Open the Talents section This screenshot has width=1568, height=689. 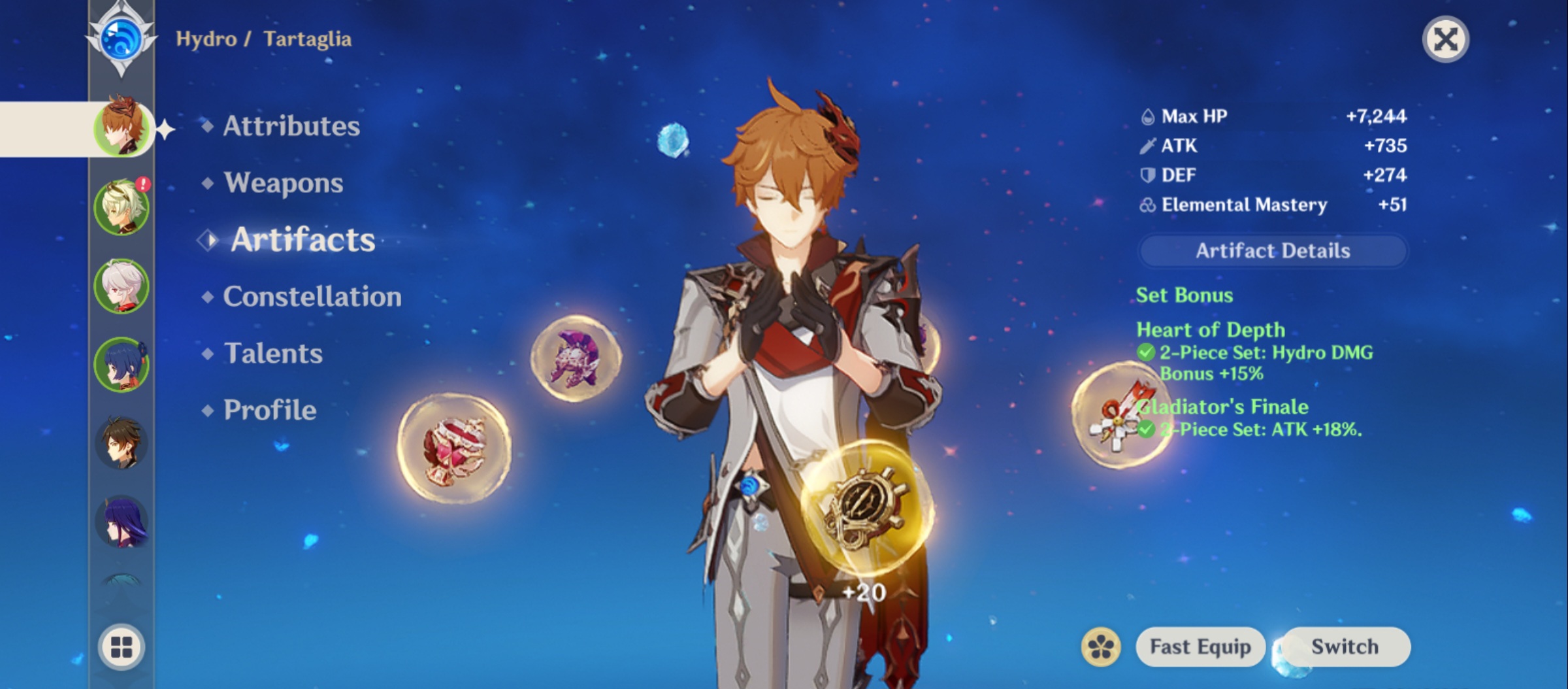coord(273,354)
